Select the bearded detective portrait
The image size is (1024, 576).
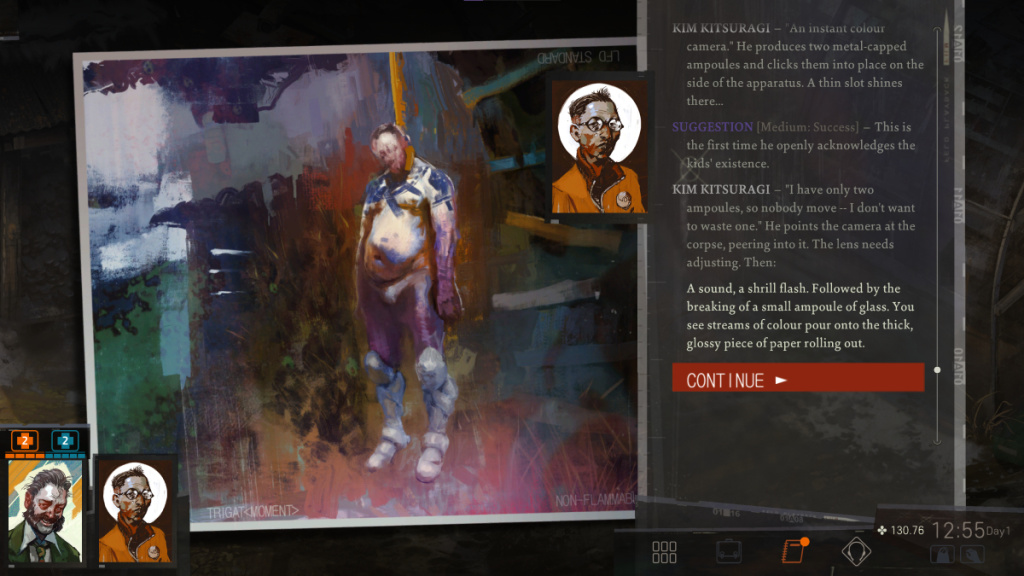point(45,511)
